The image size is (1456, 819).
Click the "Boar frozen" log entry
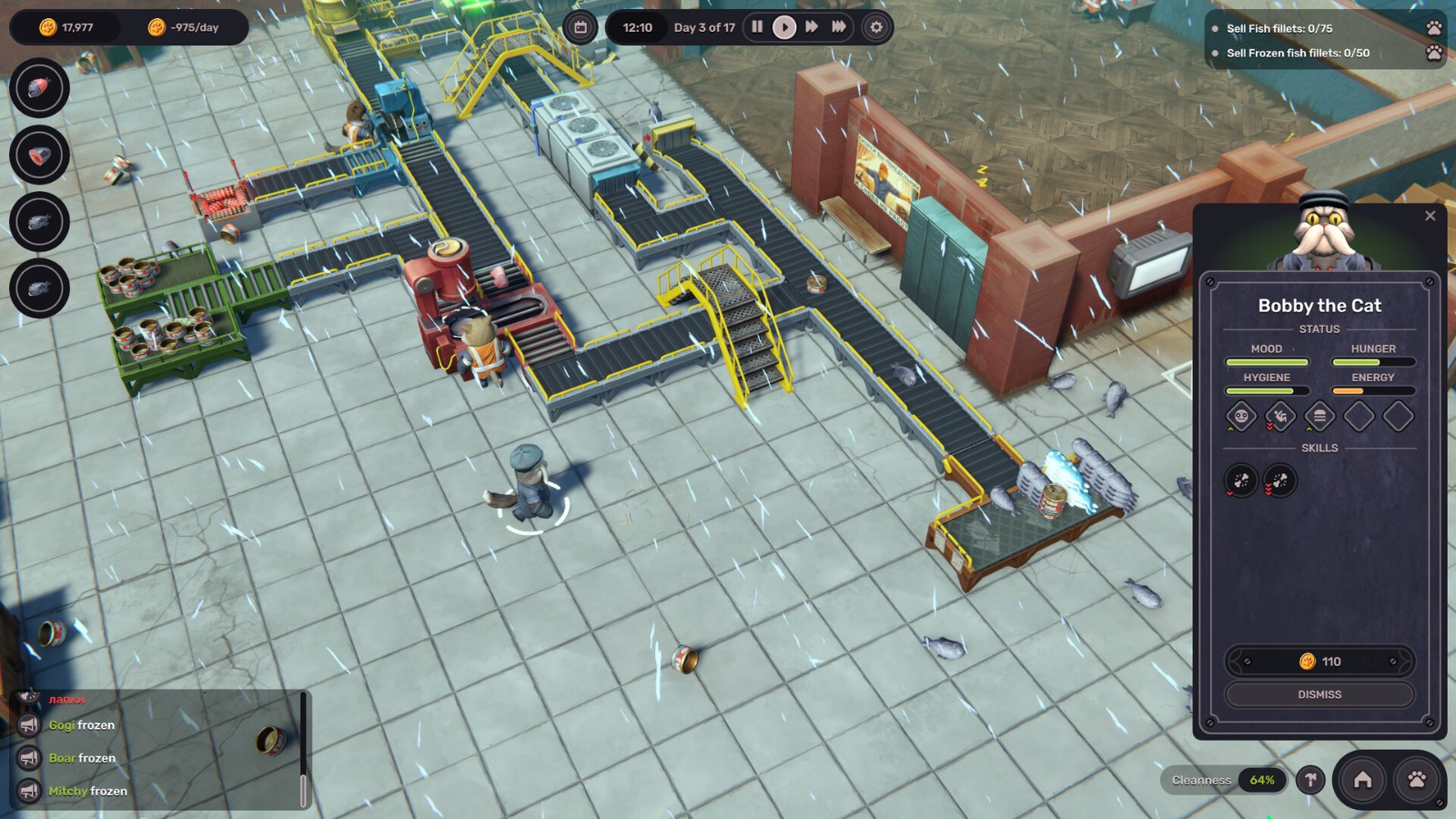(x=82, y=758)
